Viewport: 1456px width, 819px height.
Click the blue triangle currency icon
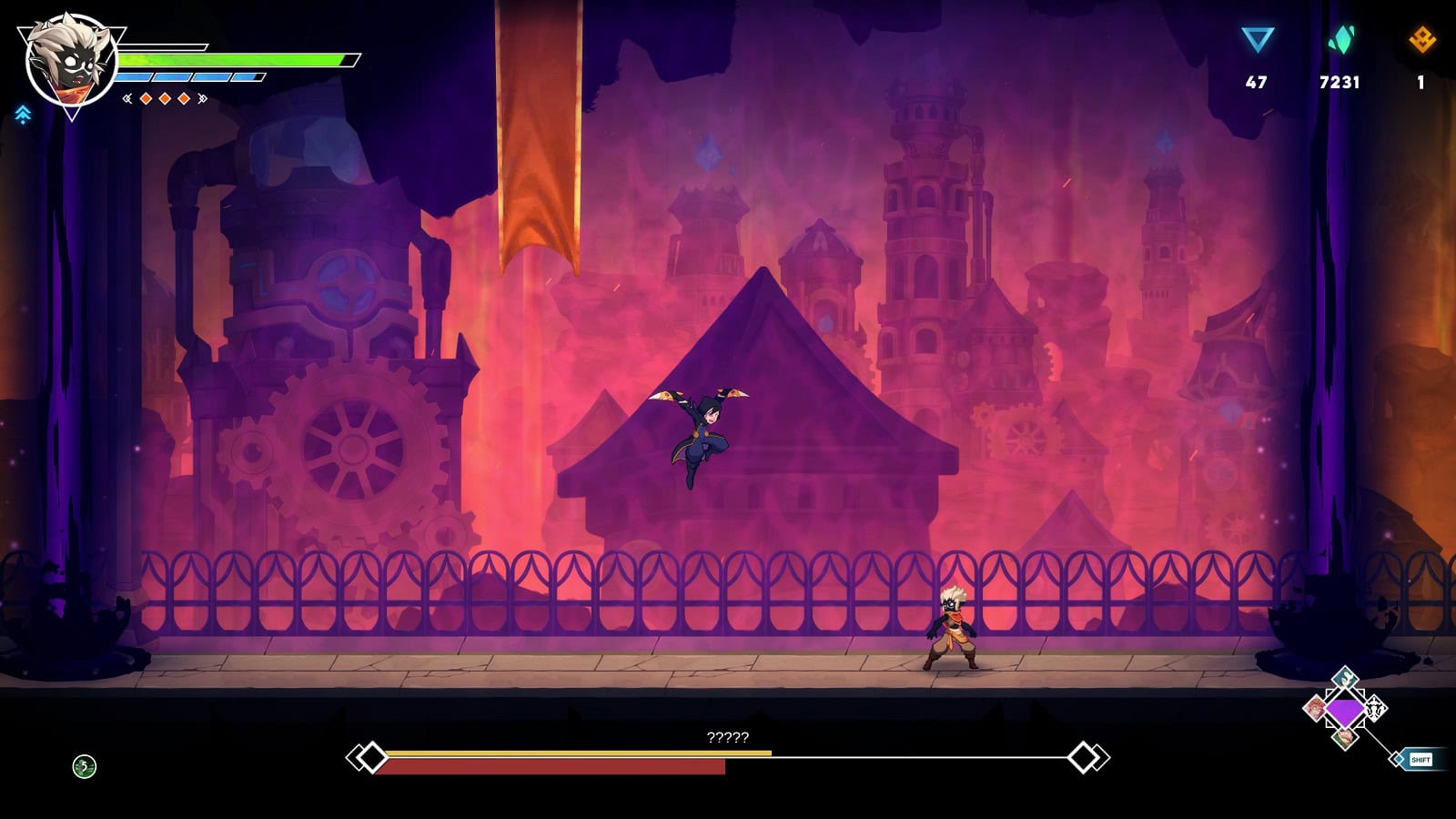tap(1257, 40)
